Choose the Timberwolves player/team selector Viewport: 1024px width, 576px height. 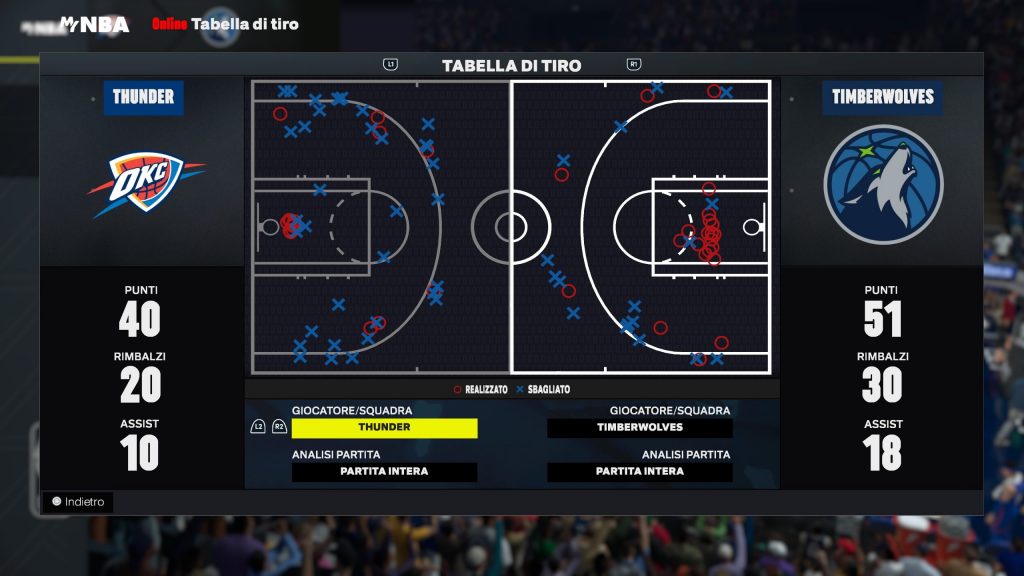click(x=640, y=427)
